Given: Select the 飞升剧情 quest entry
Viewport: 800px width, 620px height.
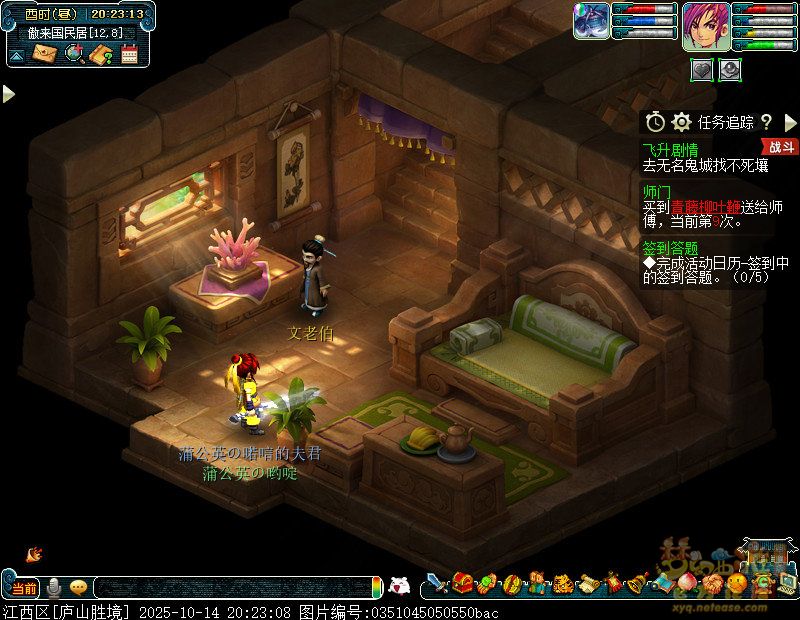Looking at the screenshot, I should pos(669,148).
